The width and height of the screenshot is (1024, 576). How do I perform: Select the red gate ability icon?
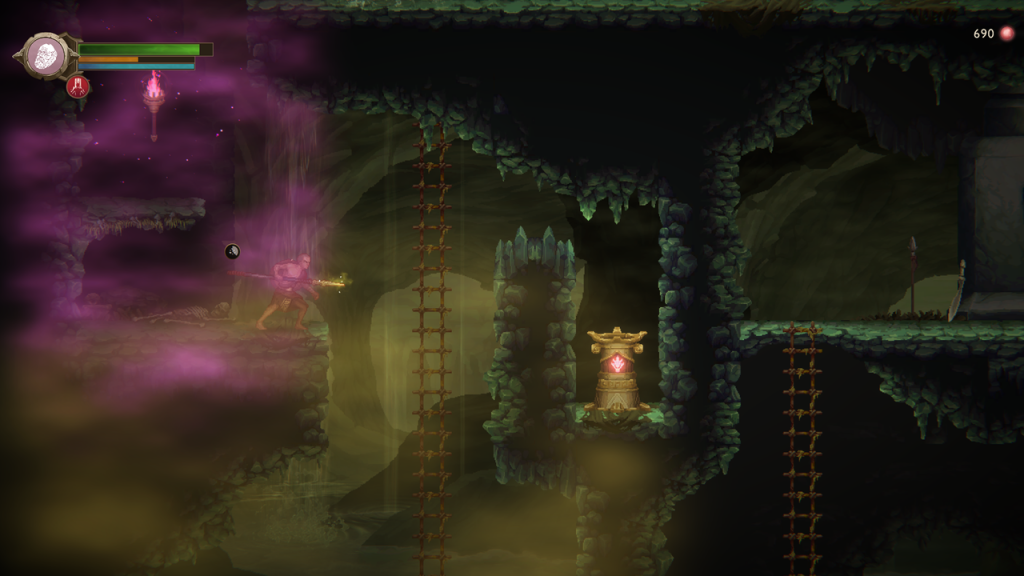[x=78, y=87]
